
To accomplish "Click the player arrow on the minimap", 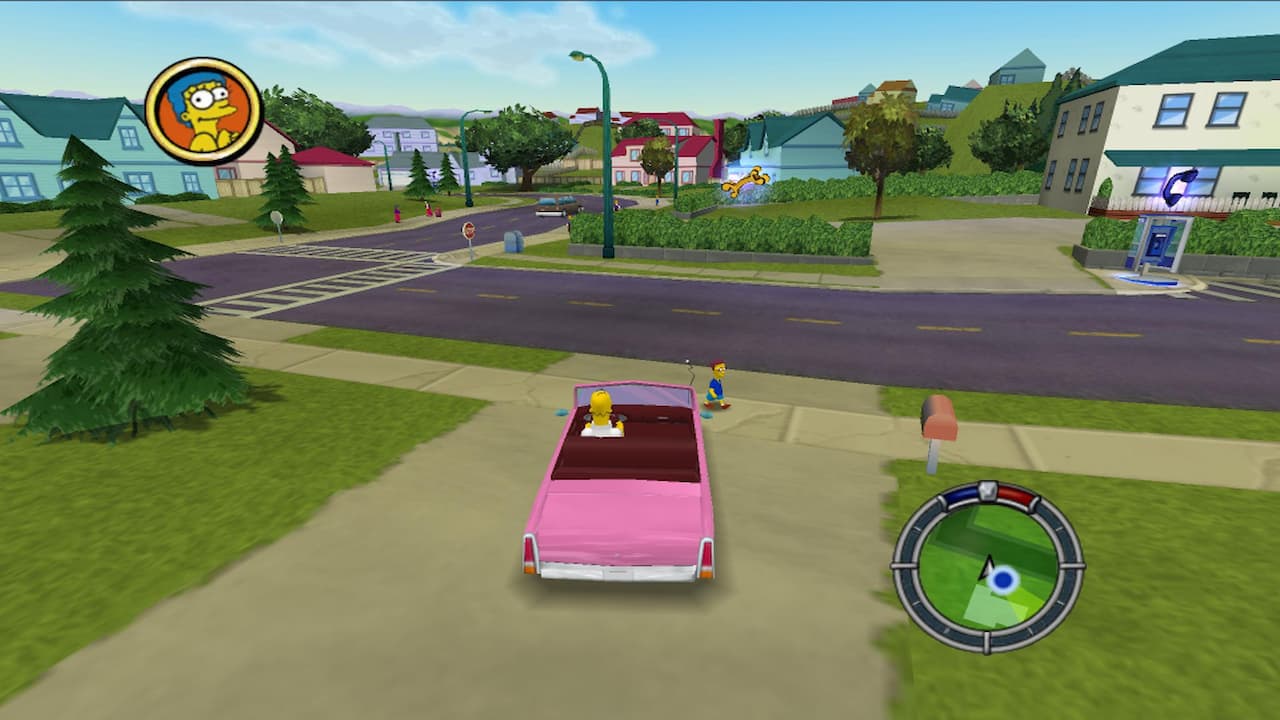I will (987, 568).
